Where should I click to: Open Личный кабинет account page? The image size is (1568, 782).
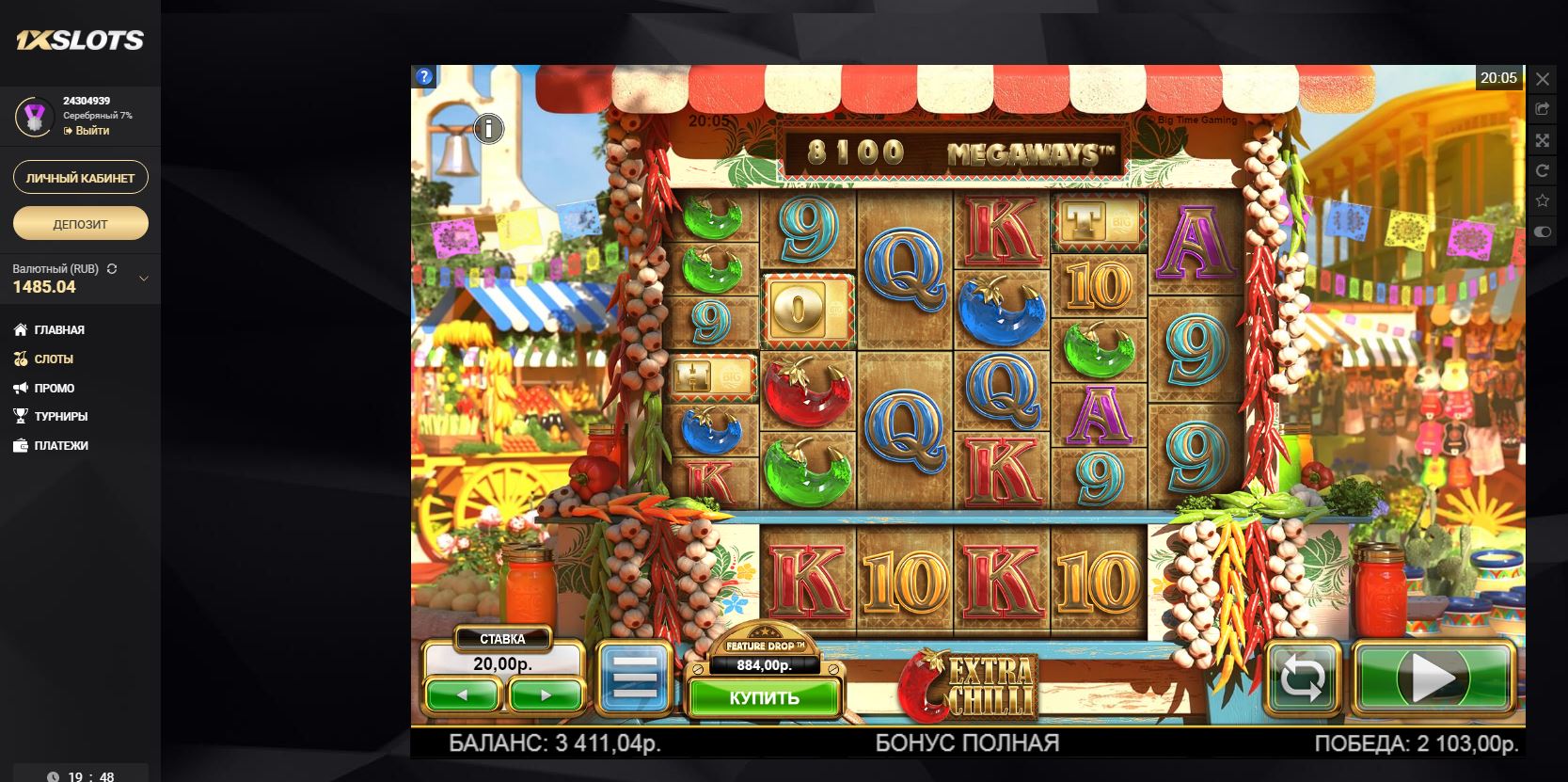[x=80, y=178]
